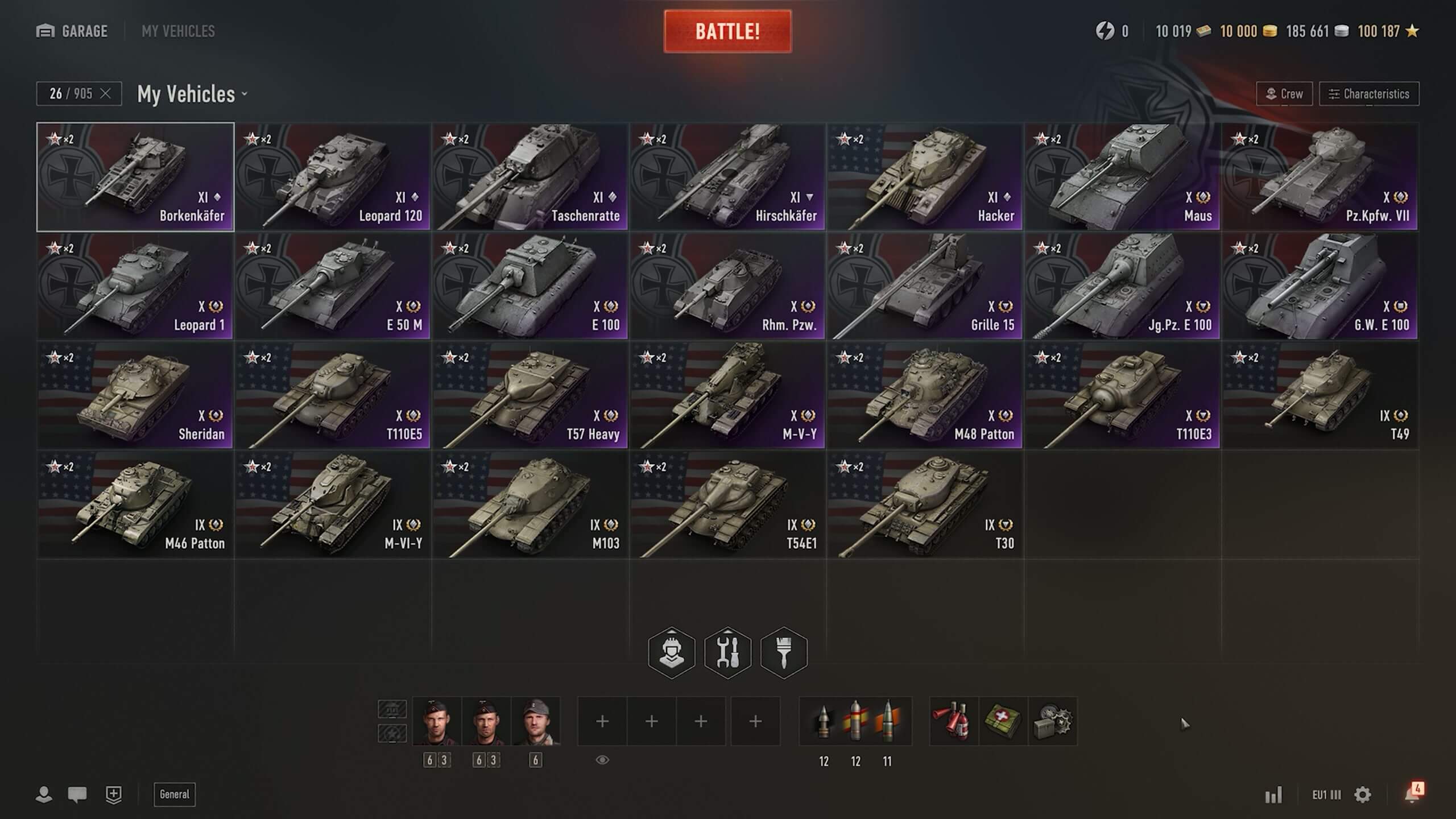Open the paintbrush customization button
Screen dimensions: 1456x819
point(784,652)
